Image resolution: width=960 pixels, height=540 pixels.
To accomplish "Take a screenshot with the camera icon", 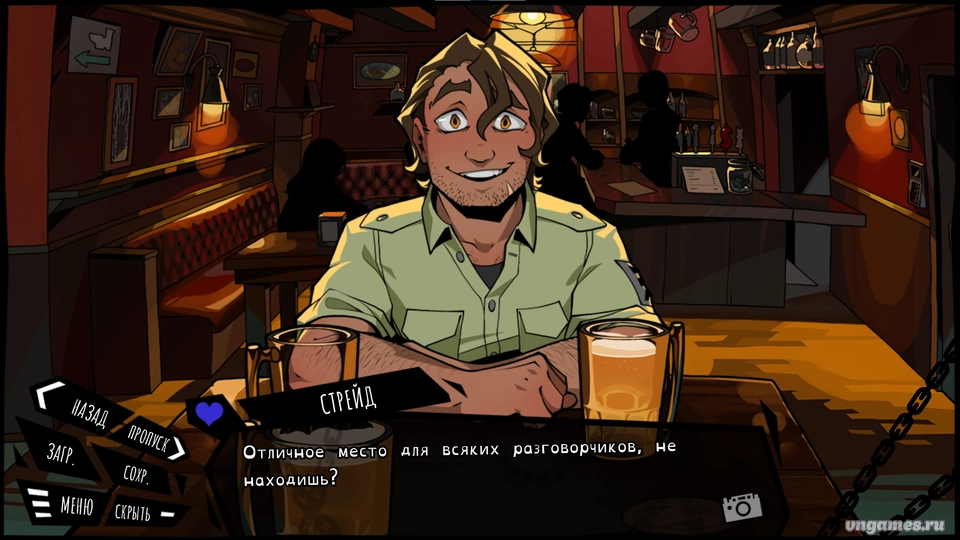I will coord(741,507).
